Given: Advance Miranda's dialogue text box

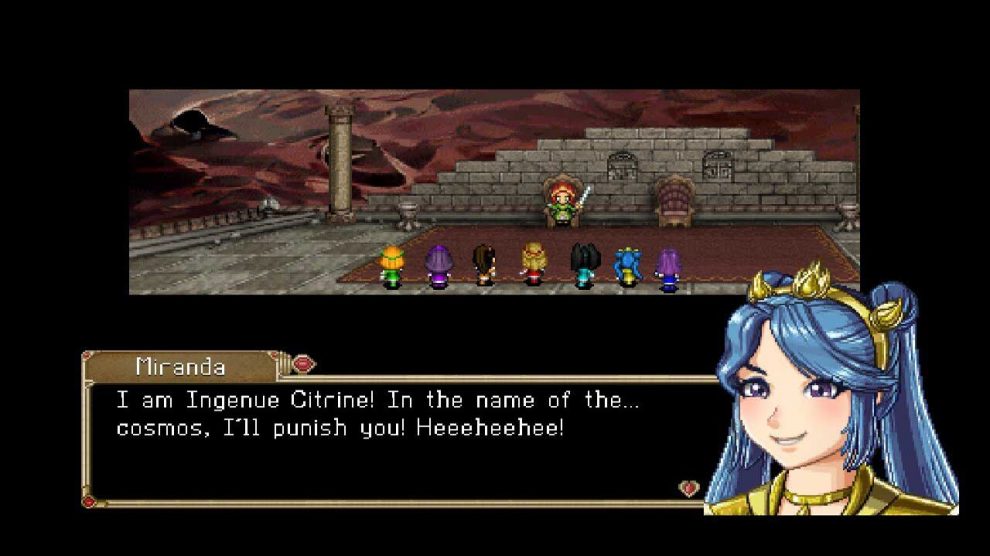Looking at the screenshot, I should click(400, 440).
